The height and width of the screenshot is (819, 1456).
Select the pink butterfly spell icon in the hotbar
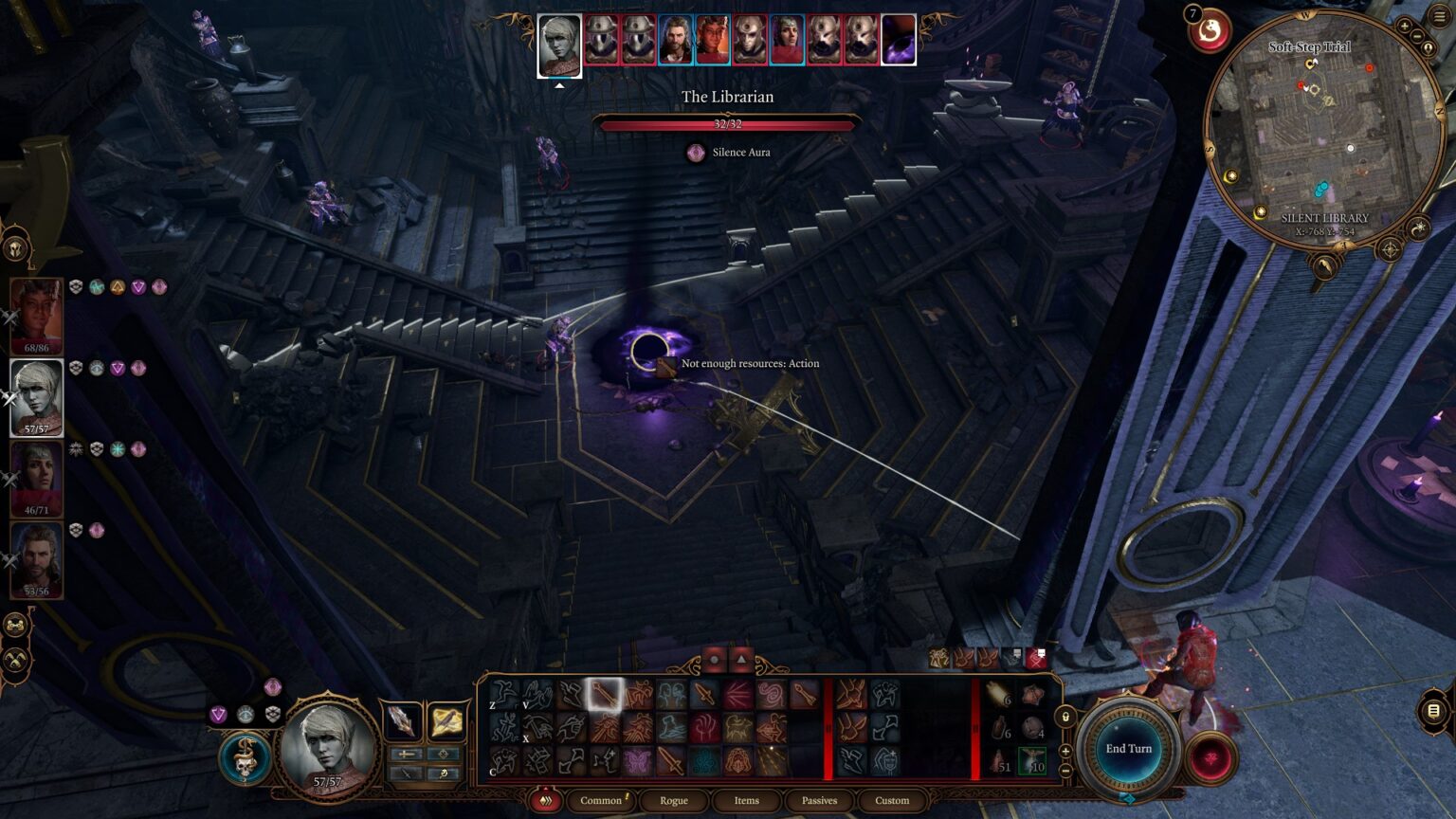point(639,760)
